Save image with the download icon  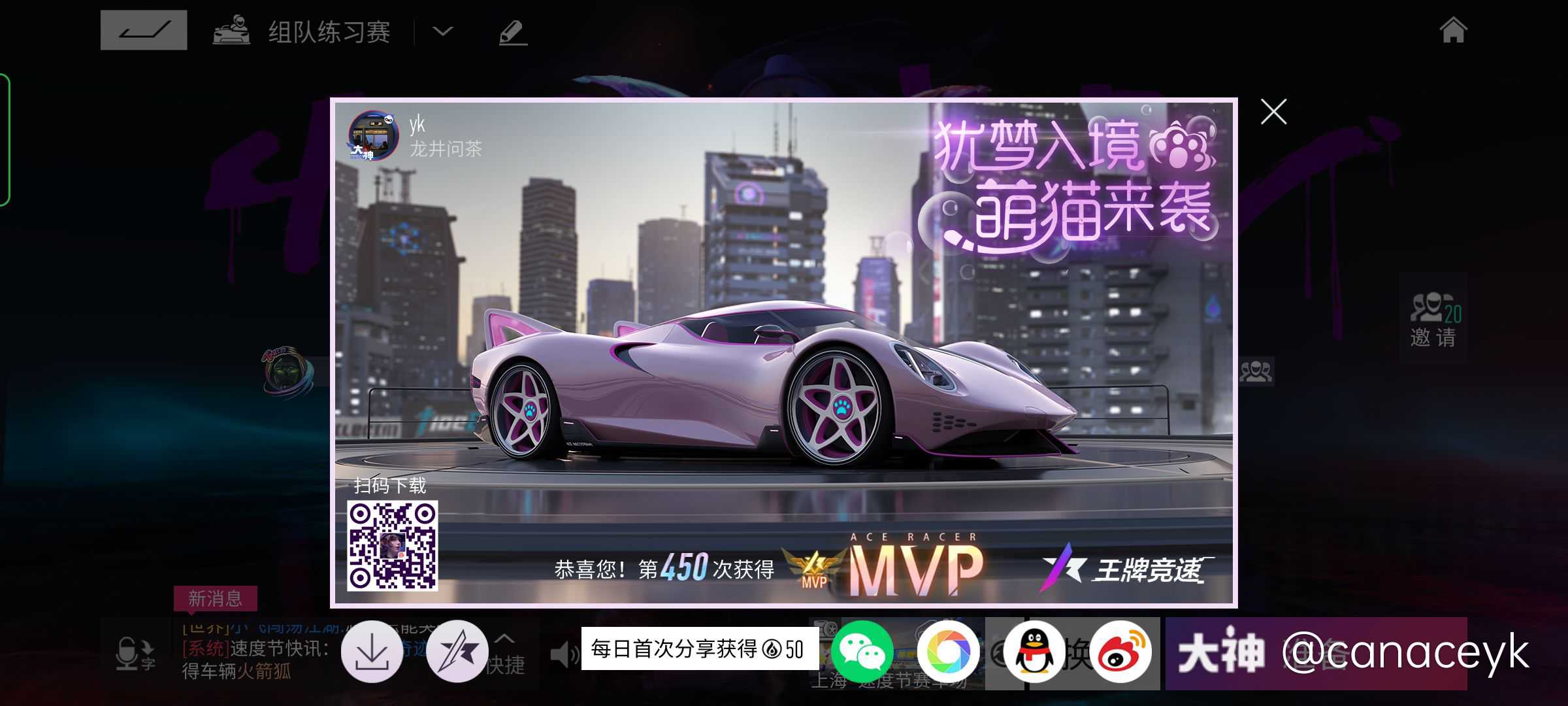click(x=371, y=652)
